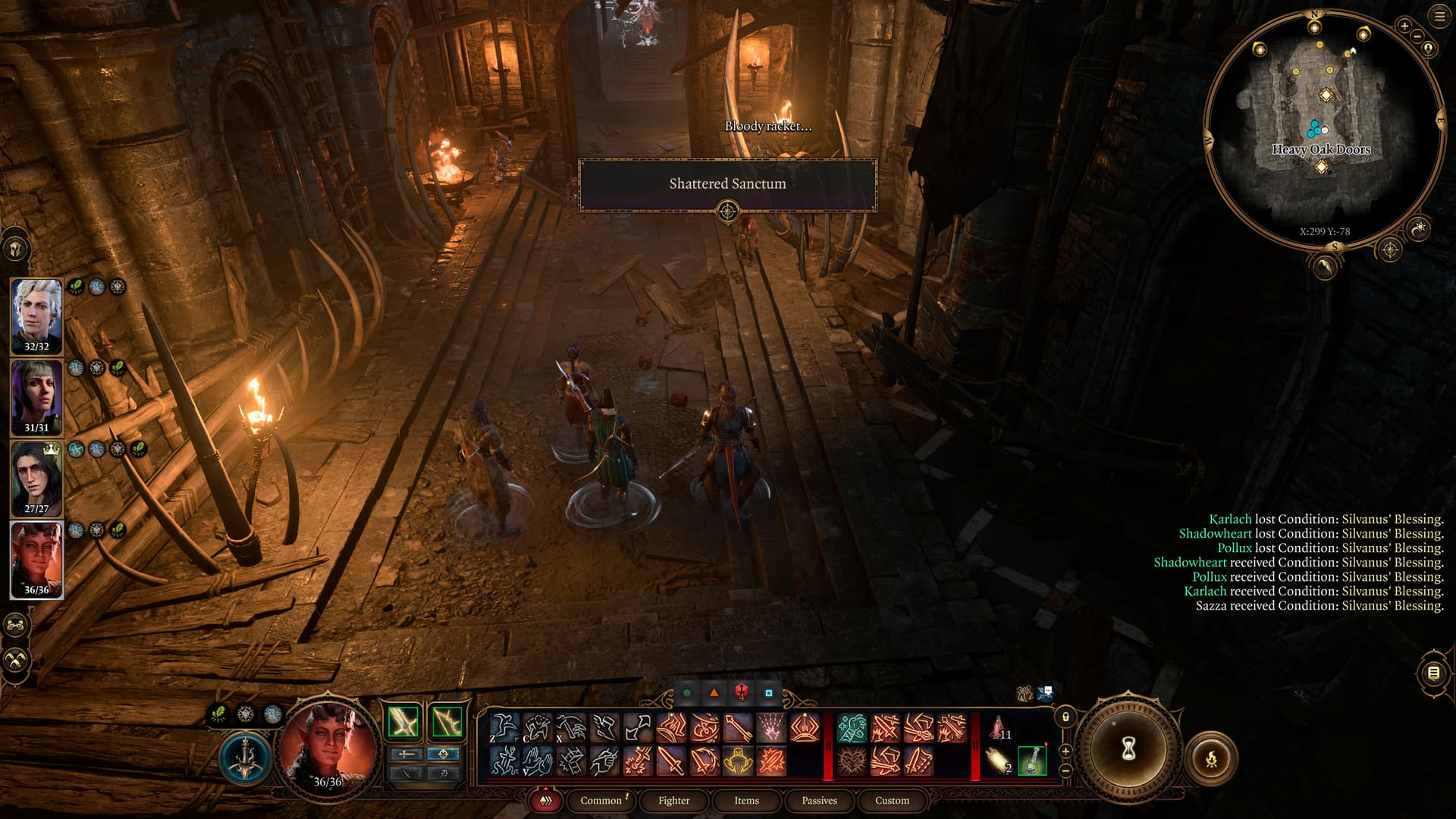Show the Passives hotbar tab

(x=819, y=800)
